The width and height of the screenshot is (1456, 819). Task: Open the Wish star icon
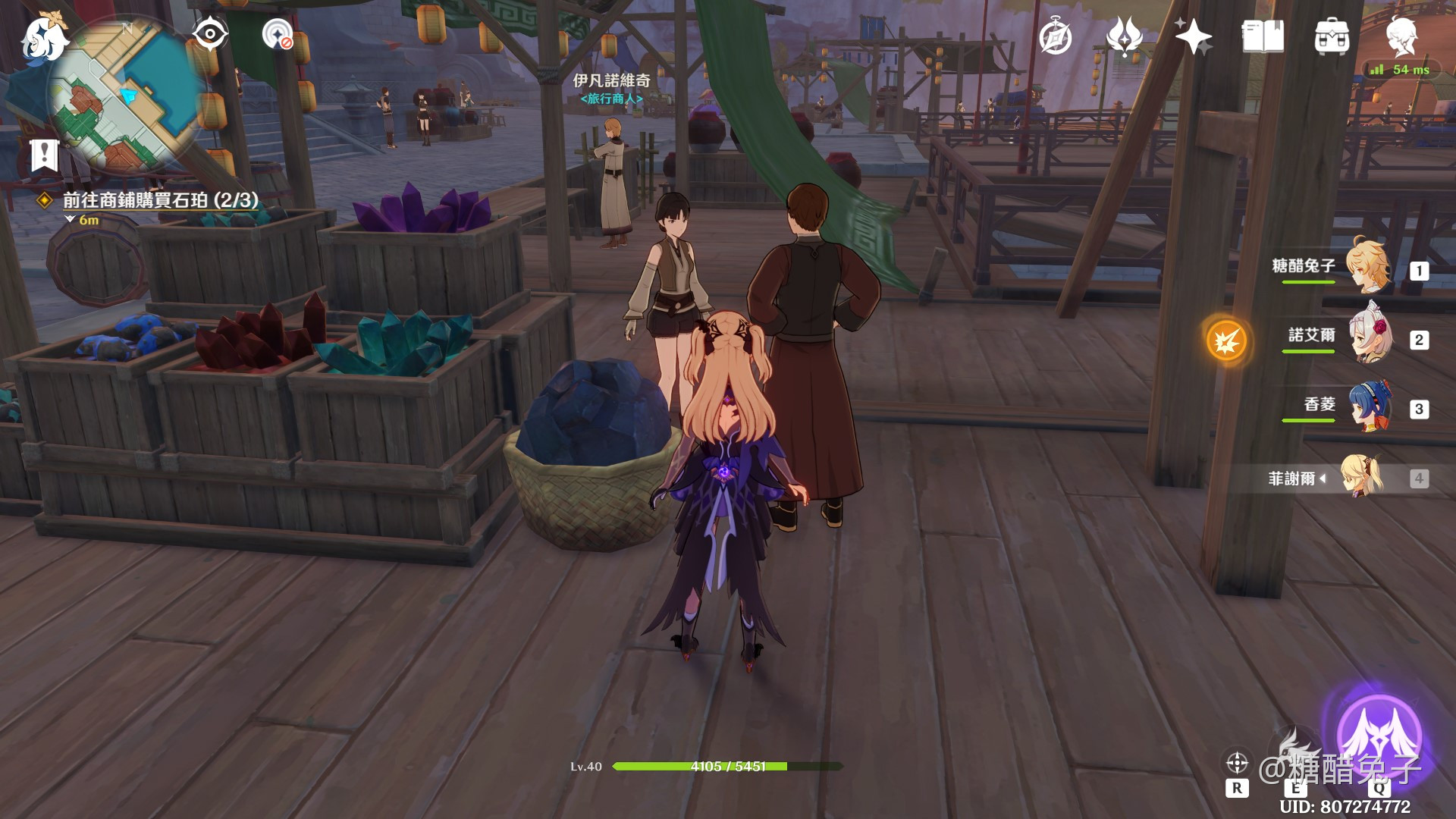[1193, 36]
